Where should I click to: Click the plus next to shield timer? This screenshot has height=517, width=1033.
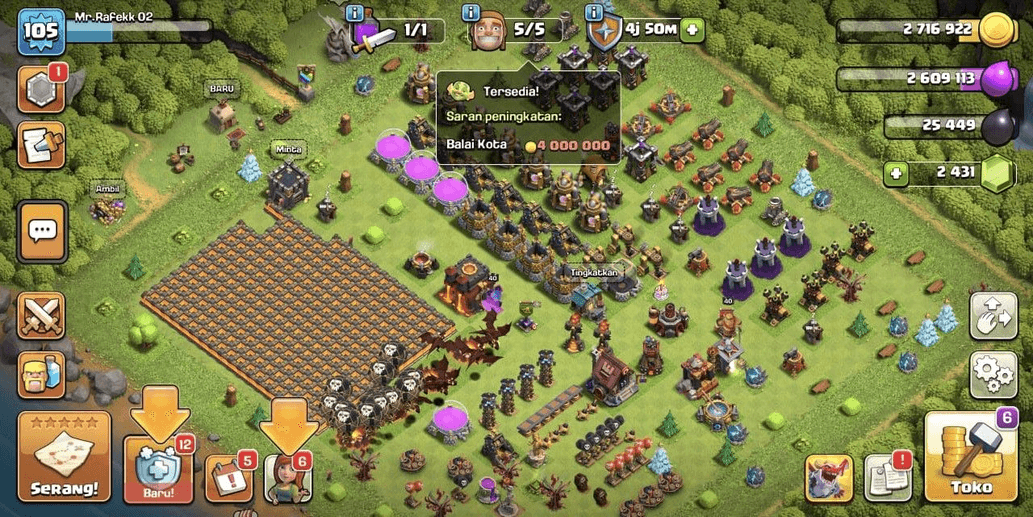click(x=692, y=29)
